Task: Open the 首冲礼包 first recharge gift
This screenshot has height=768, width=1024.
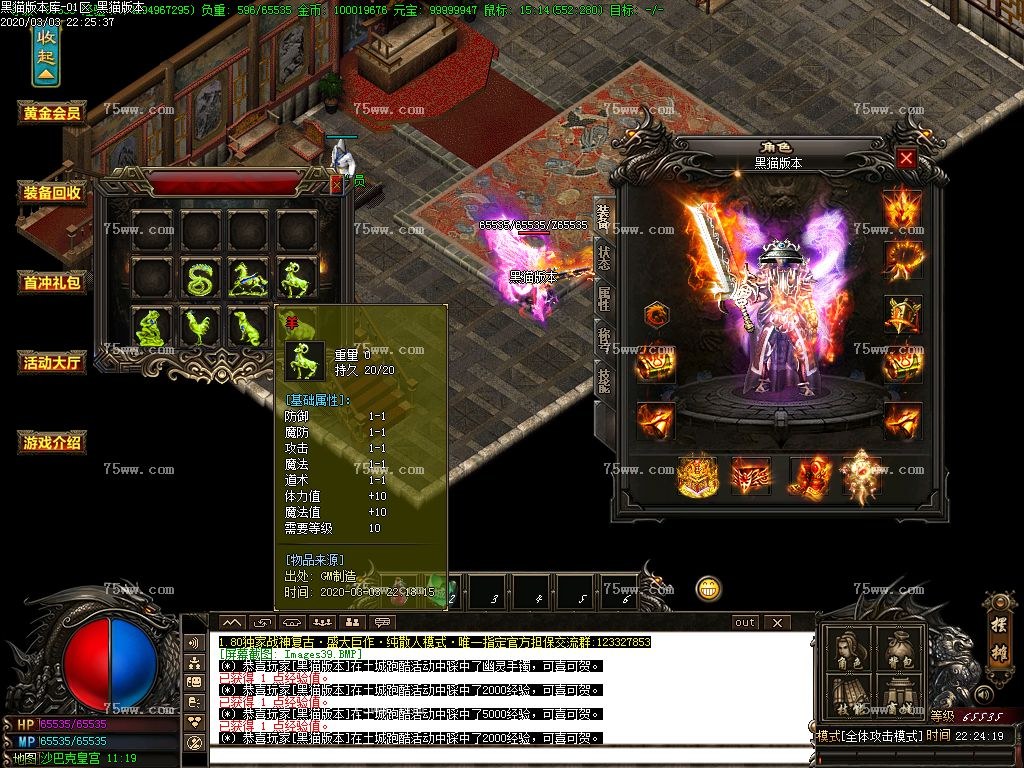Action: [x=52, y=282]
